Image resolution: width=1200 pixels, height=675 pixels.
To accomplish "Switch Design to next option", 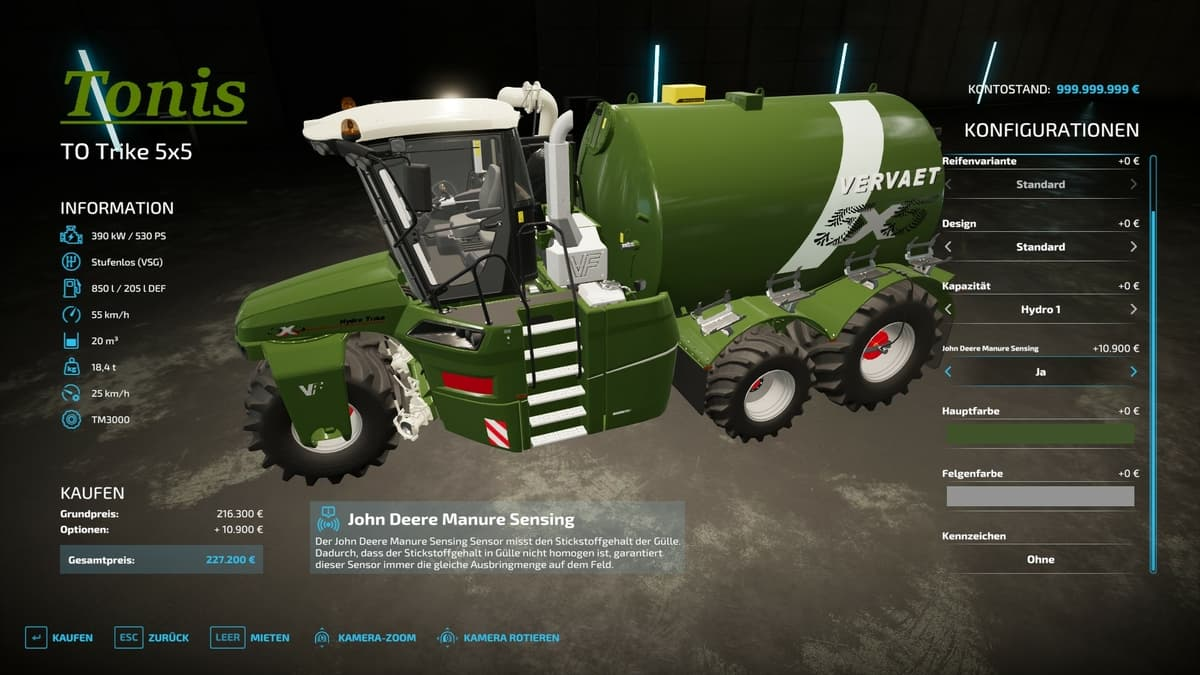I will pos(1133,247).
